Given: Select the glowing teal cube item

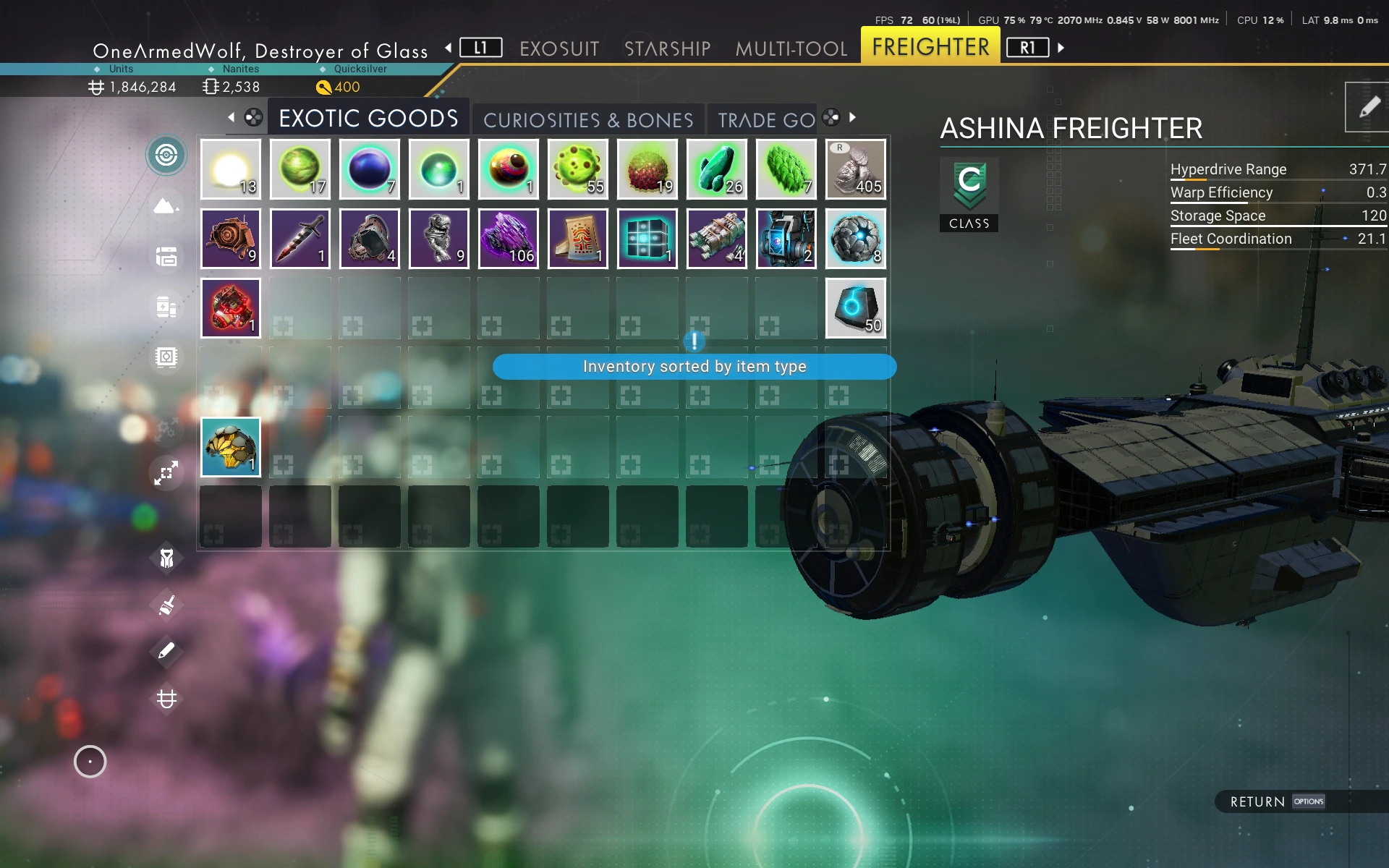Looking at the screenshot, I should pos(647,239).
